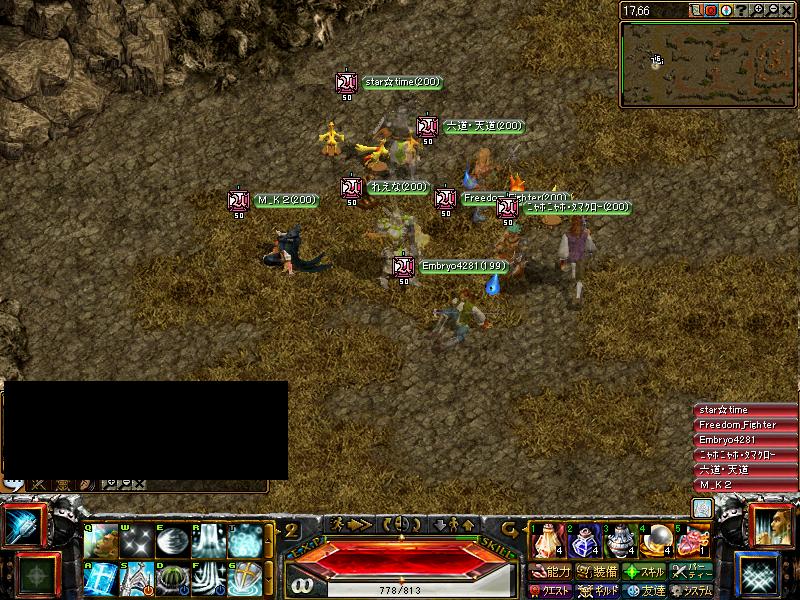Click on the minimap terrain view
Viewport: 800px width, 600px height.
(706, 64)
